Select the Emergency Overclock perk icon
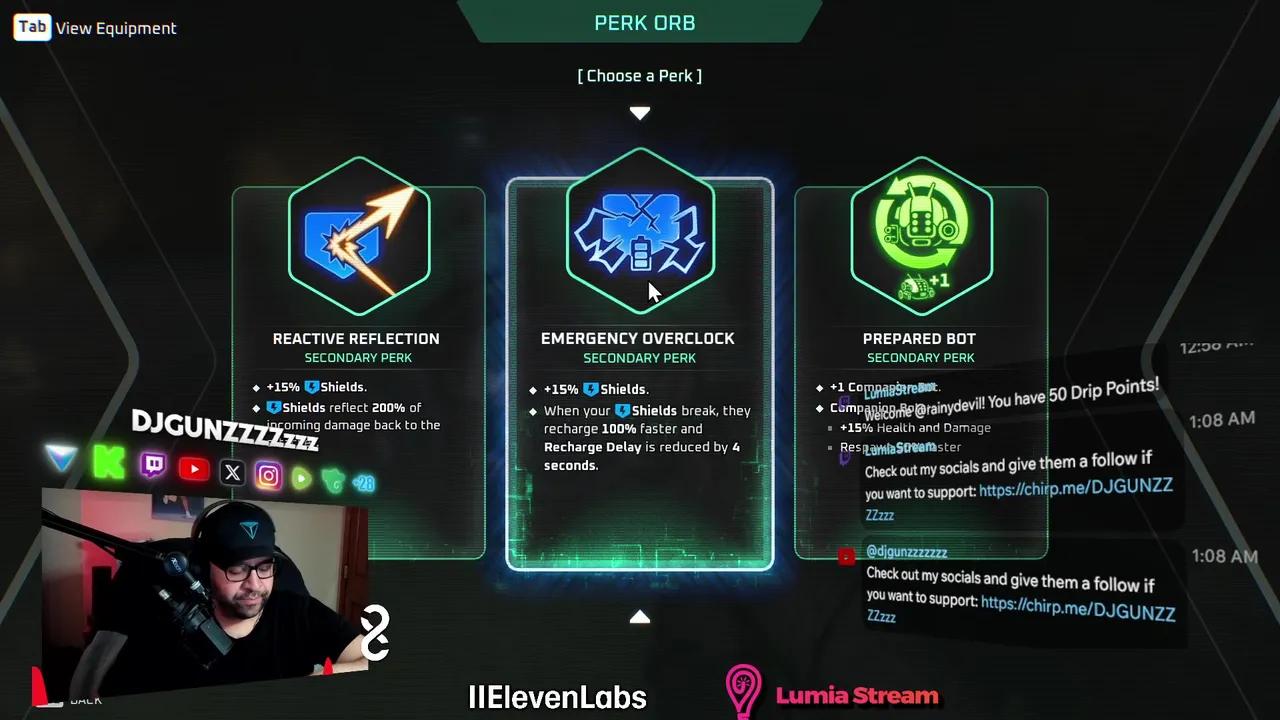 click(640, 237)
